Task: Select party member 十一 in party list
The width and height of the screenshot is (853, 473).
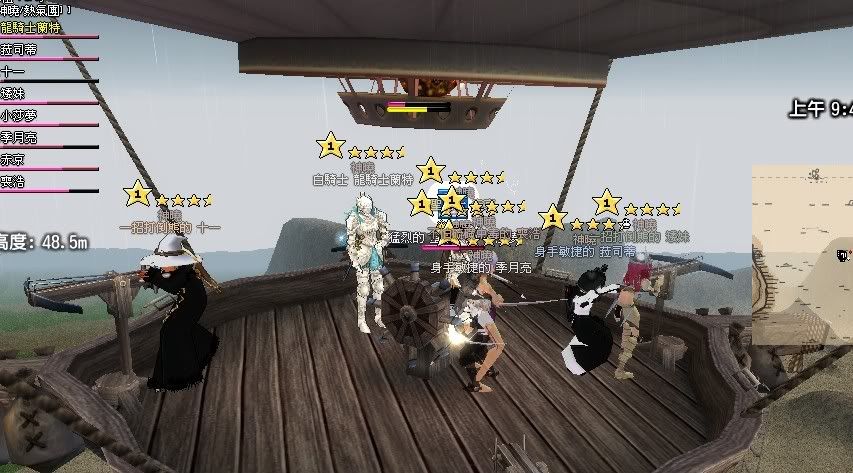Action: tap(12, 71)
